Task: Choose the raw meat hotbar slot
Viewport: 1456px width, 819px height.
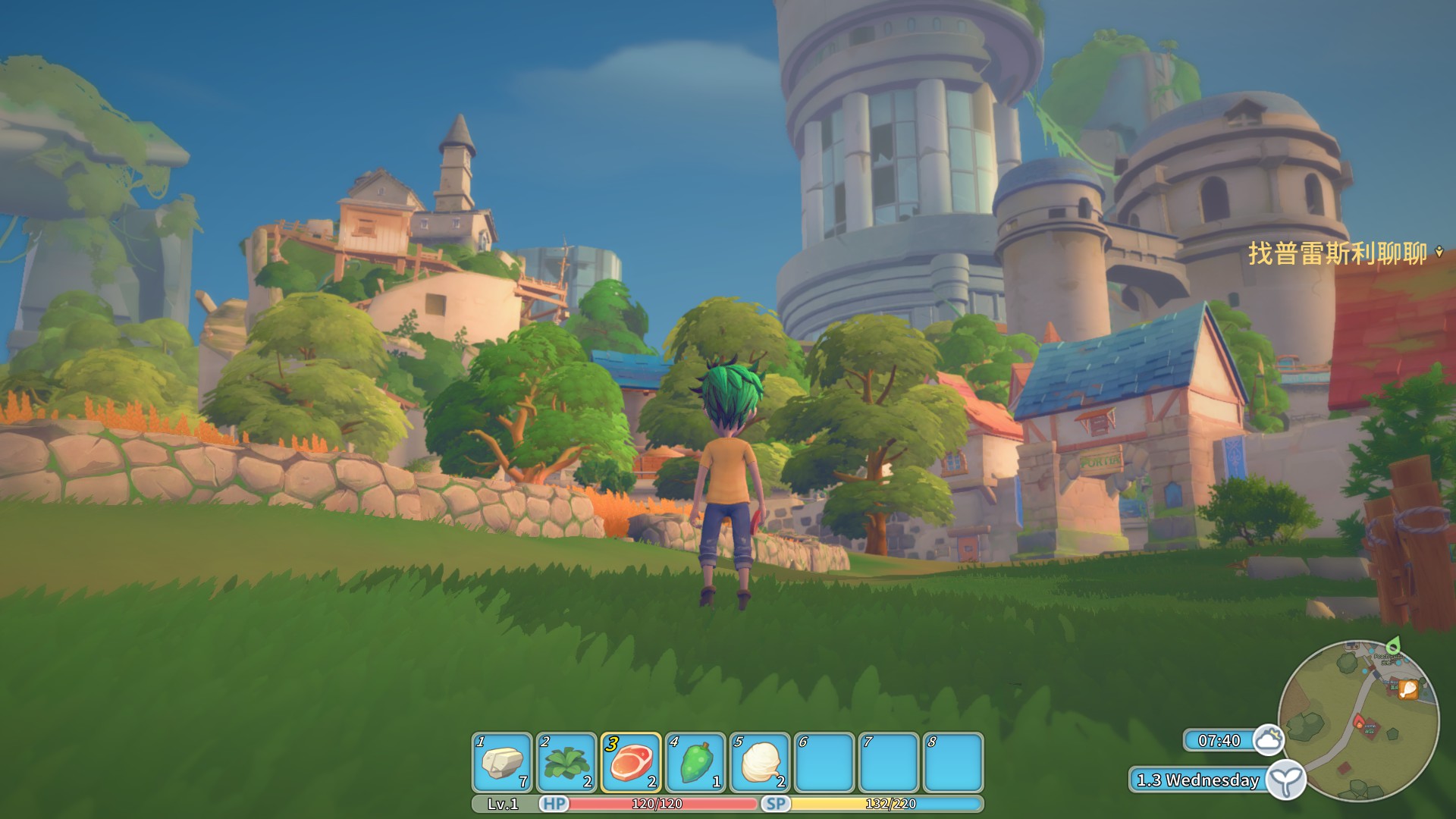Action: pyautogui.click(x=631, y=761)
